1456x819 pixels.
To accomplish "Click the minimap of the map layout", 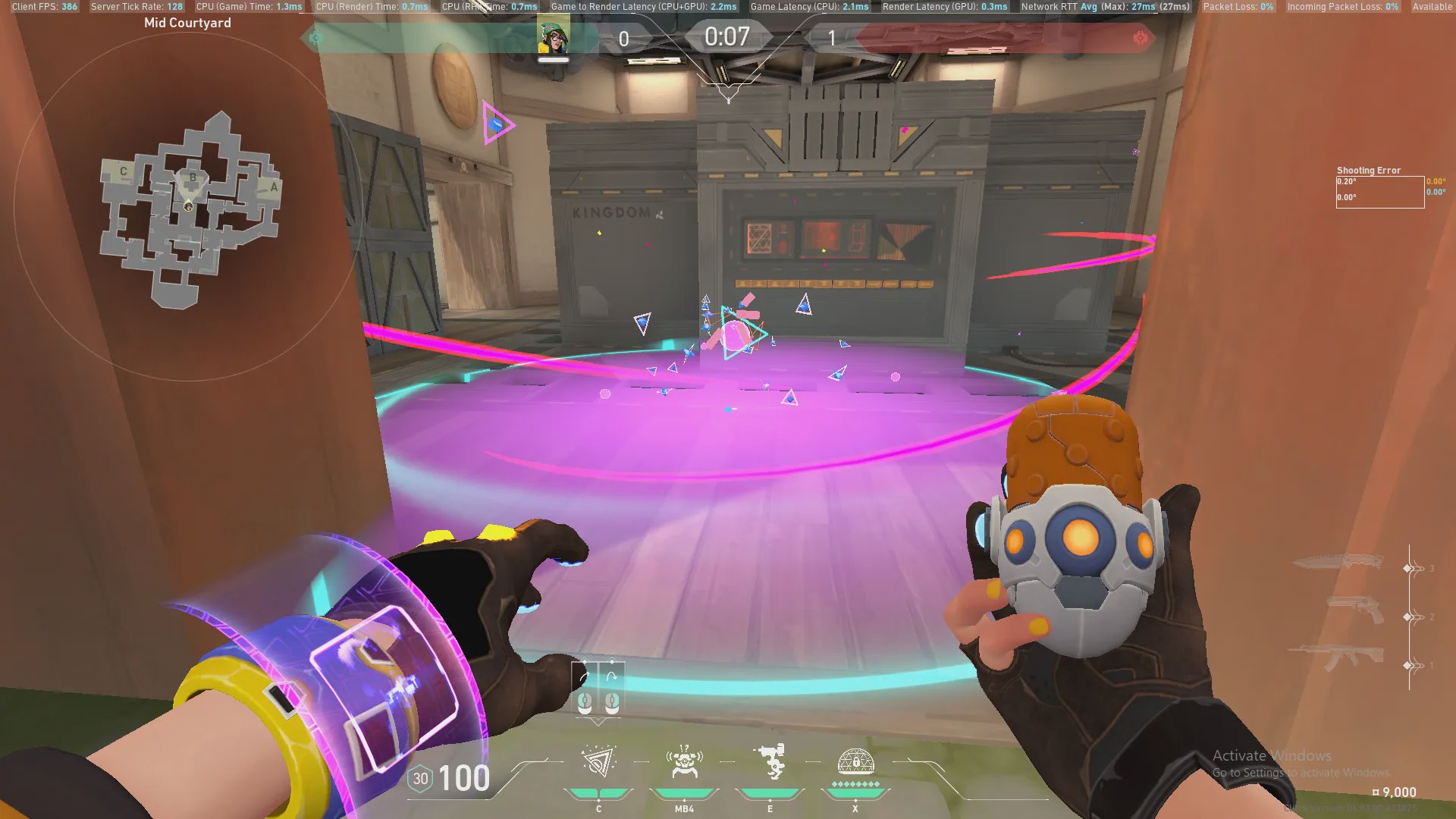I will 190,209.
